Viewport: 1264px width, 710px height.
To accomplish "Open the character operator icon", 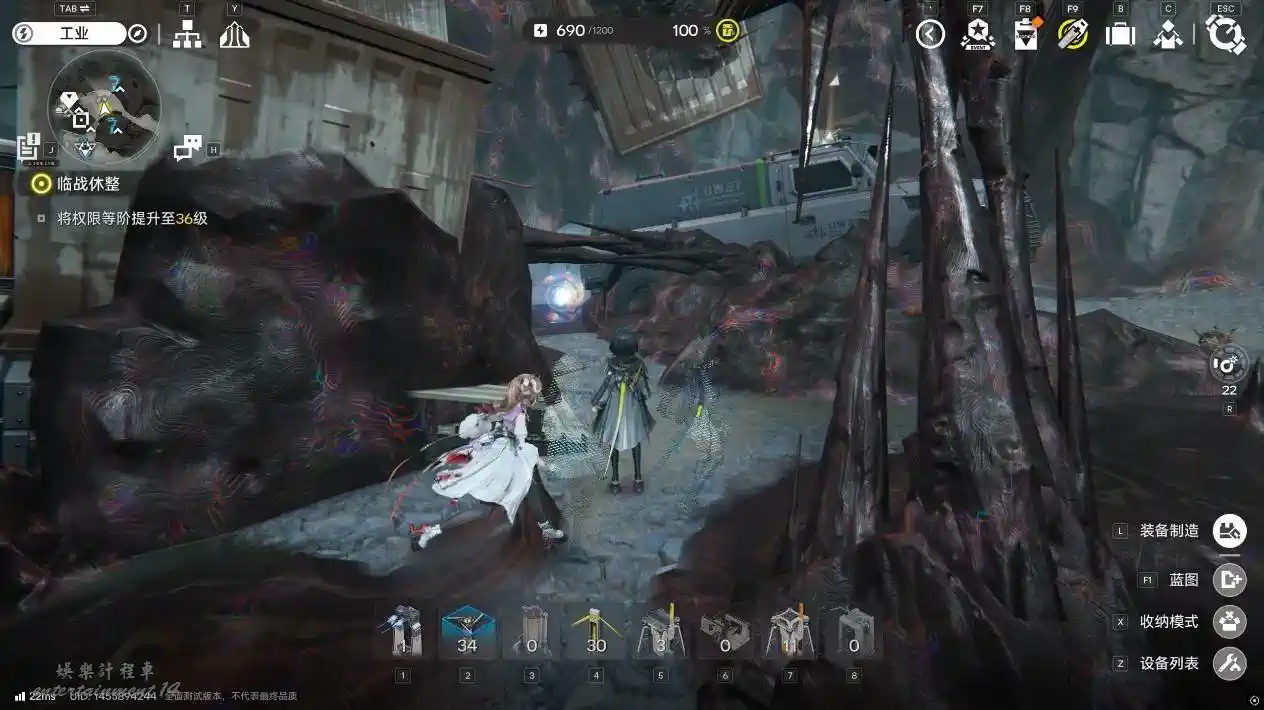I will click(x=1168, y=34).
